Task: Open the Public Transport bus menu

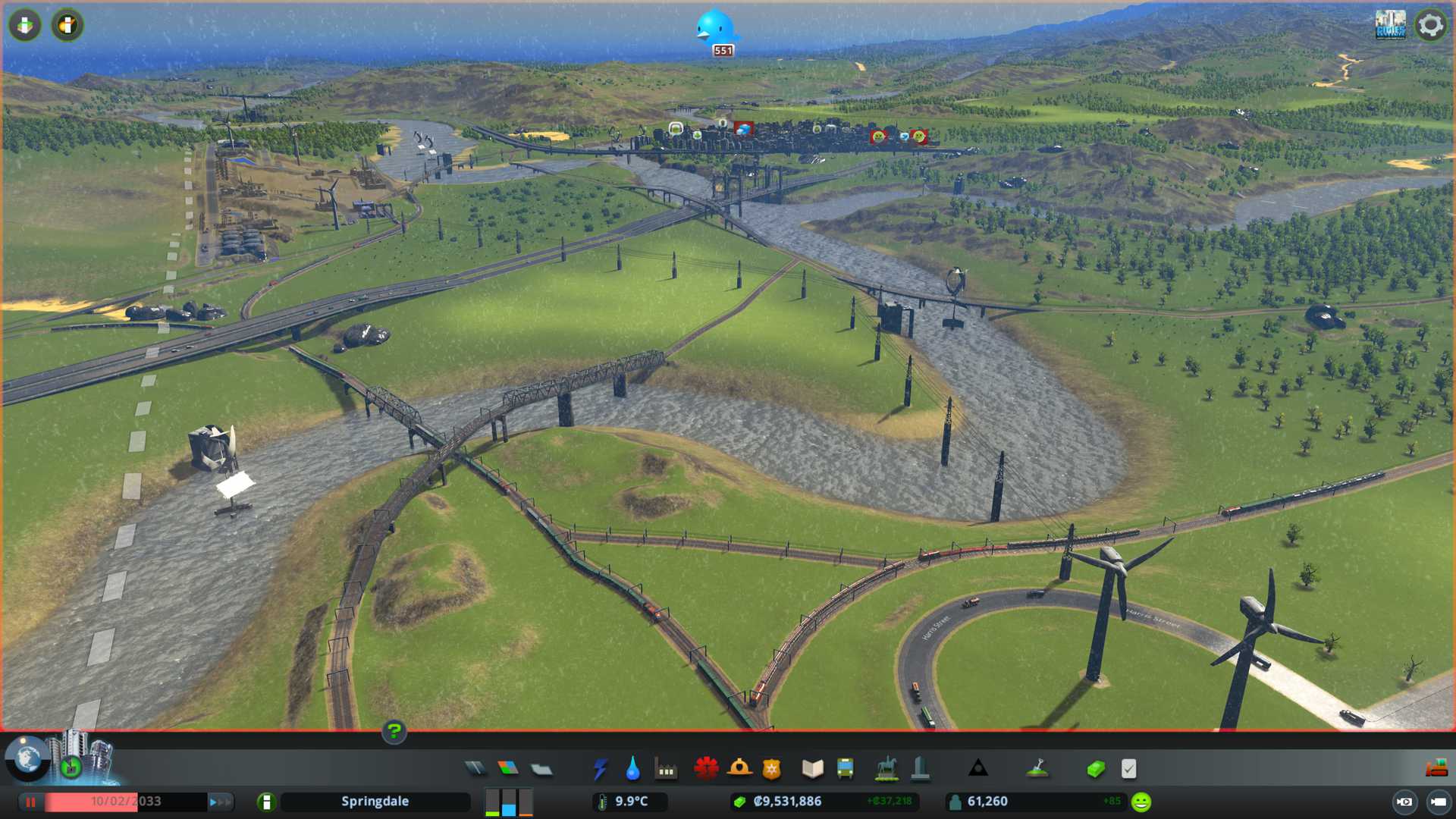Action: click(846, 769)
